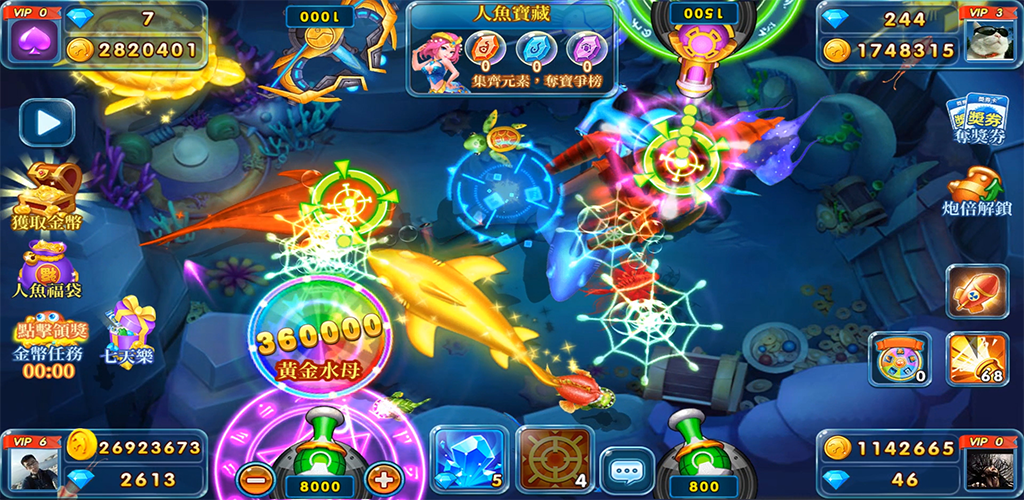1024x500 pixels.
Task: Activate the orange rage strike skill
Action: point(976,359)
